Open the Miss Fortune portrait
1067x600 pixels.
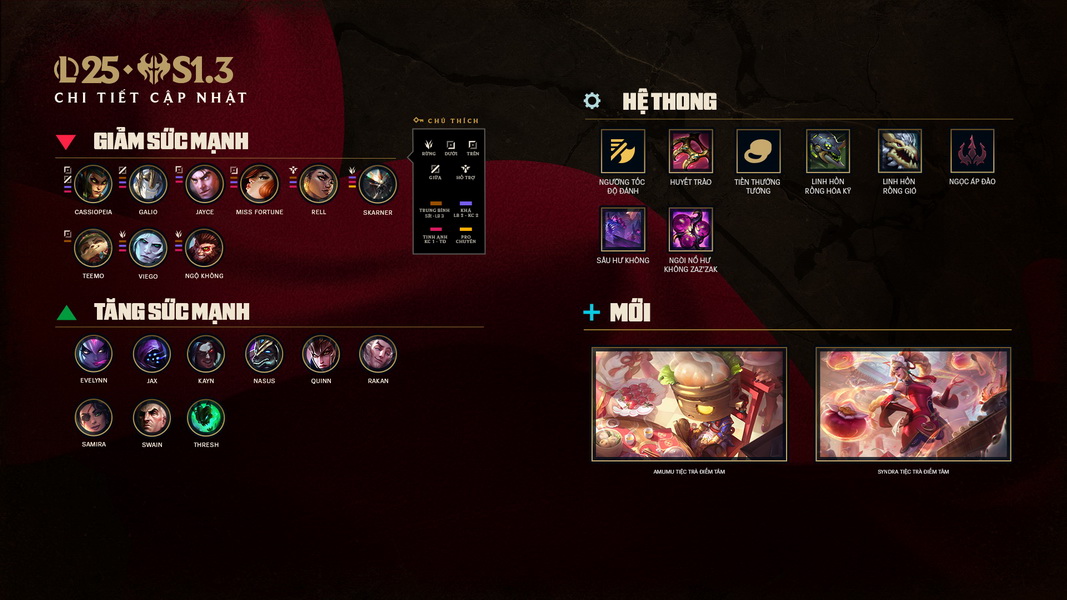click(259, 184)
